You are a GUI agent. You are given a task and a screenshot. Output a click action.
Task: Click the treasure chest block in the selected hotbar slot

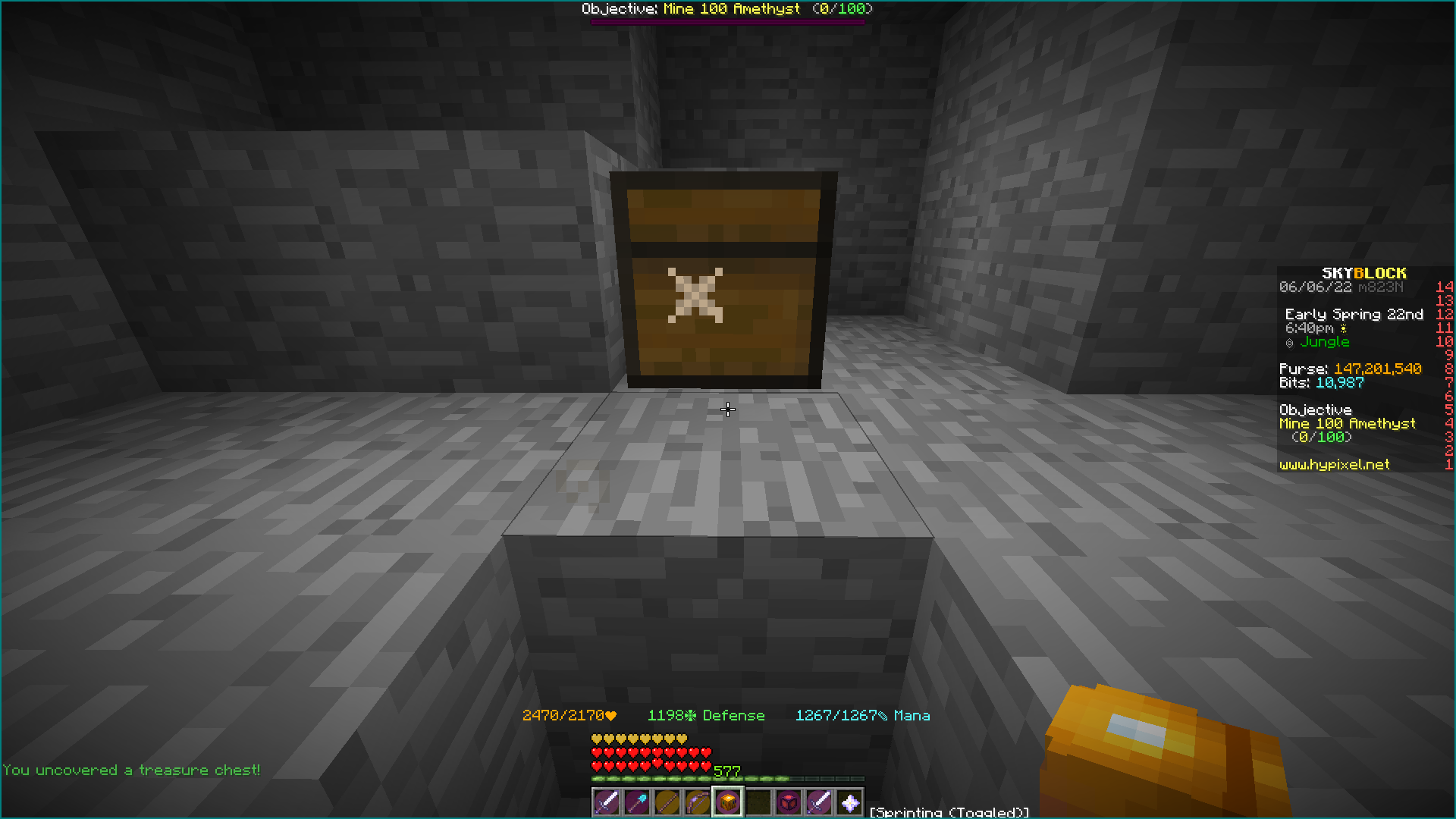point(727,802)
